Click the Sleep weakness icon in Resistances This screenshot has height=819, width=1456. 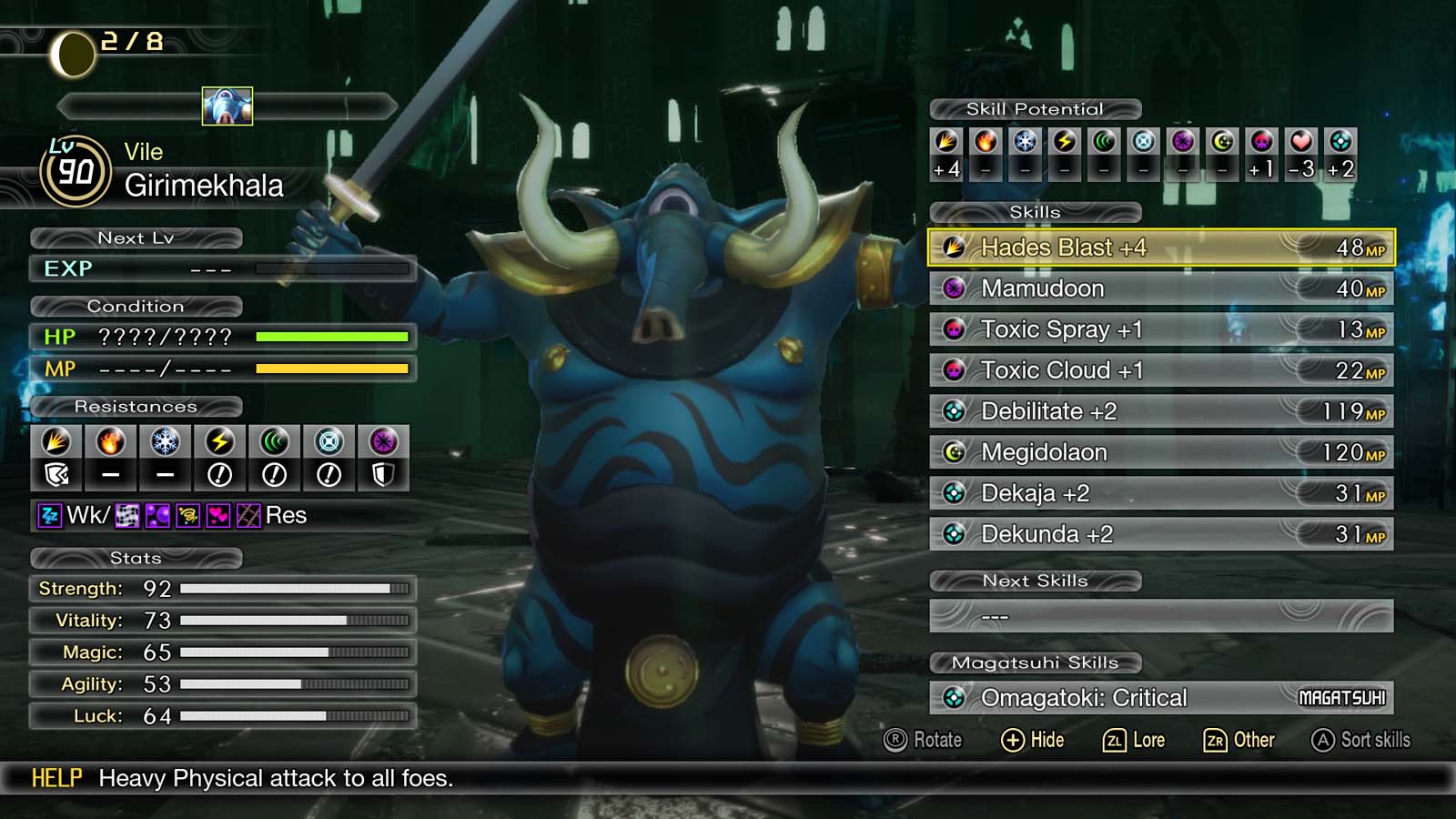[49, 516]
